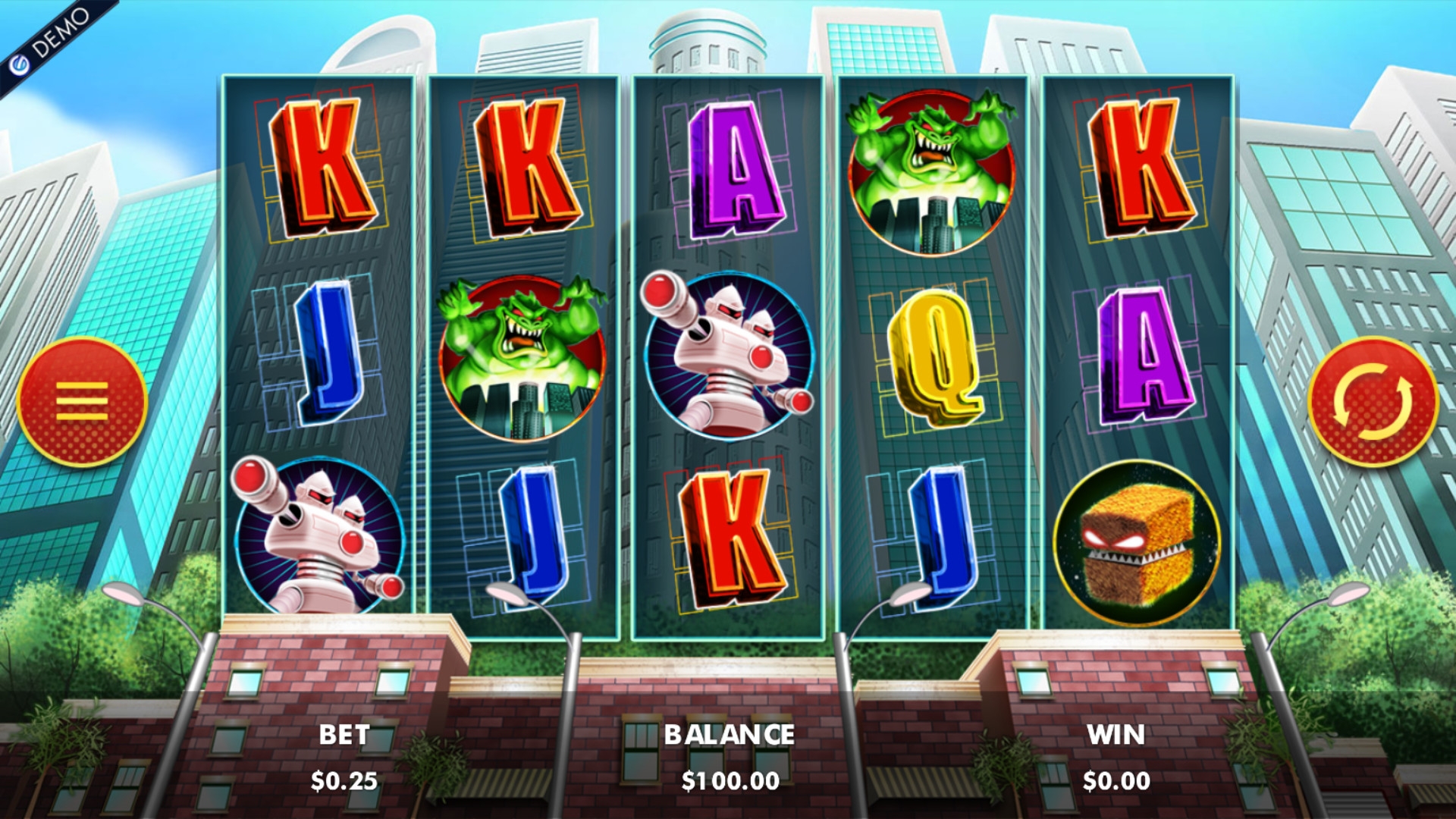Spin the reels with the circular arrows button
Screen dimensions: 1456x819
coord(1373,401)
